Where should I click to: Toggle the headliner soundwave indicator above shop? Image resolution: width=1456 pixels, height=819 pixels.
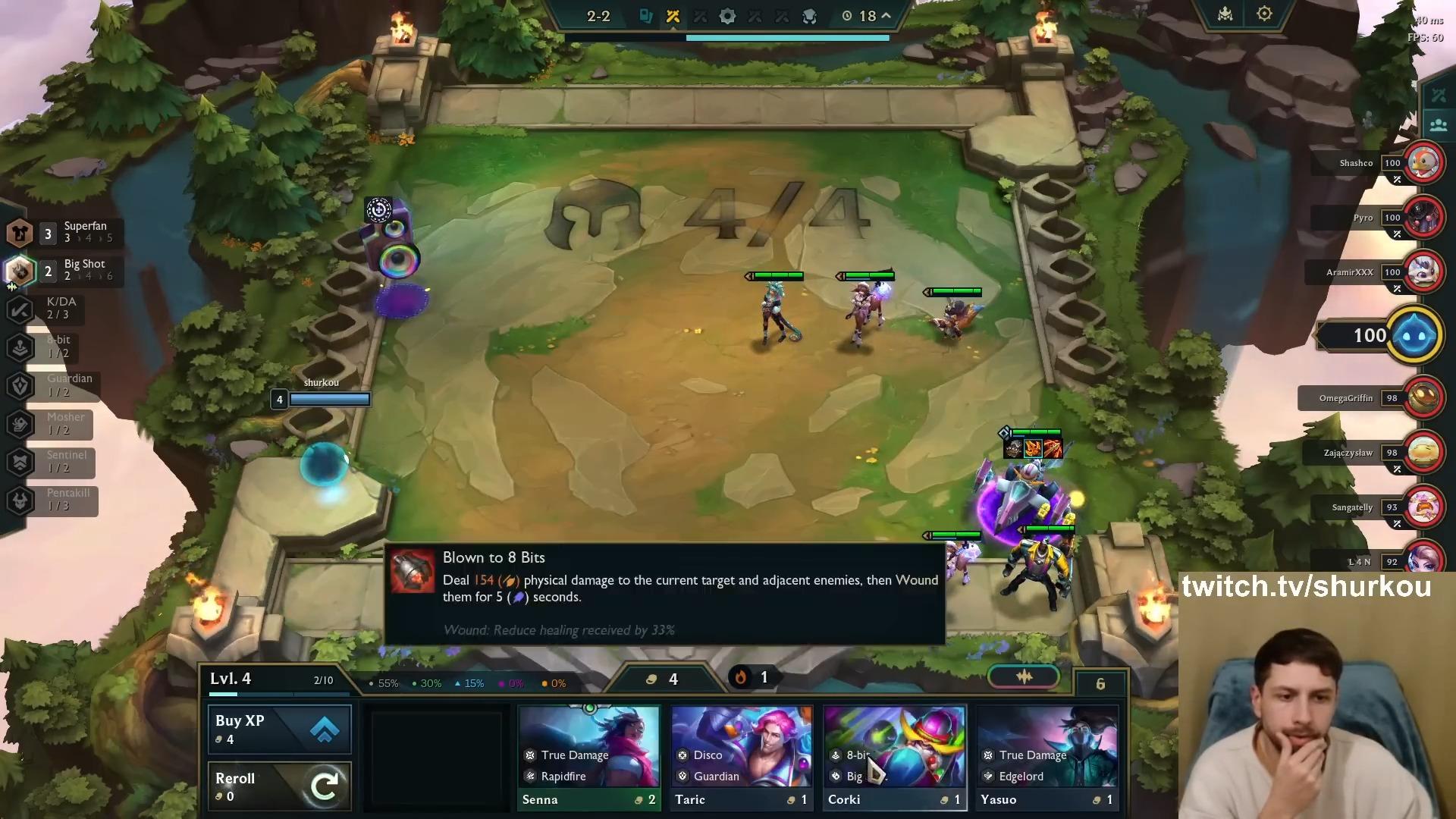1023,676
